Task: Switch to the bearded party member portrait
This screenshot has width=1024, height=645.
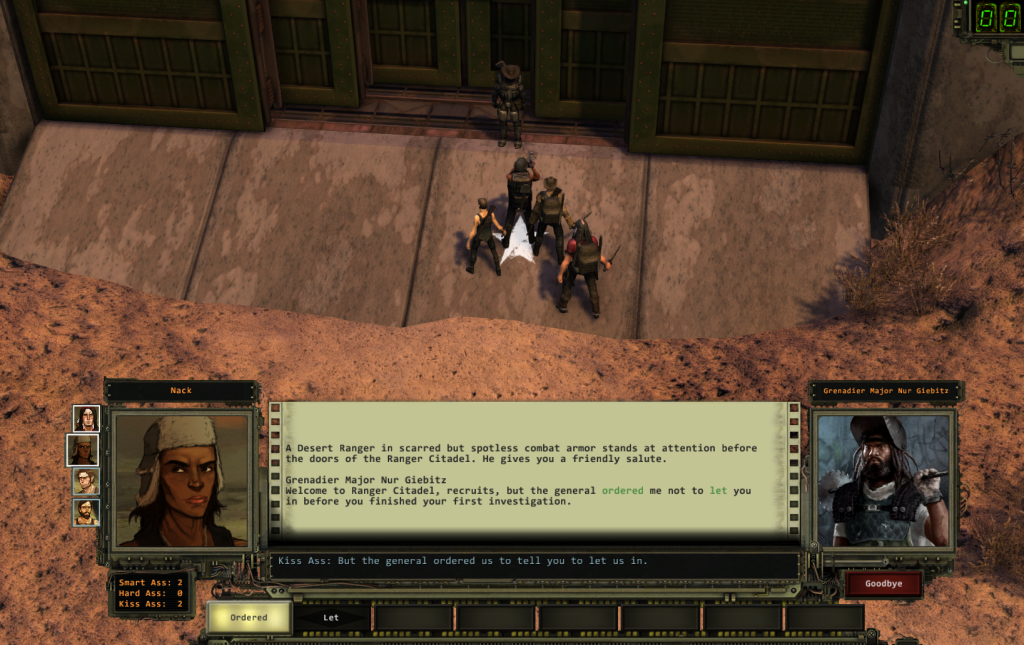Action: point(87,513)
